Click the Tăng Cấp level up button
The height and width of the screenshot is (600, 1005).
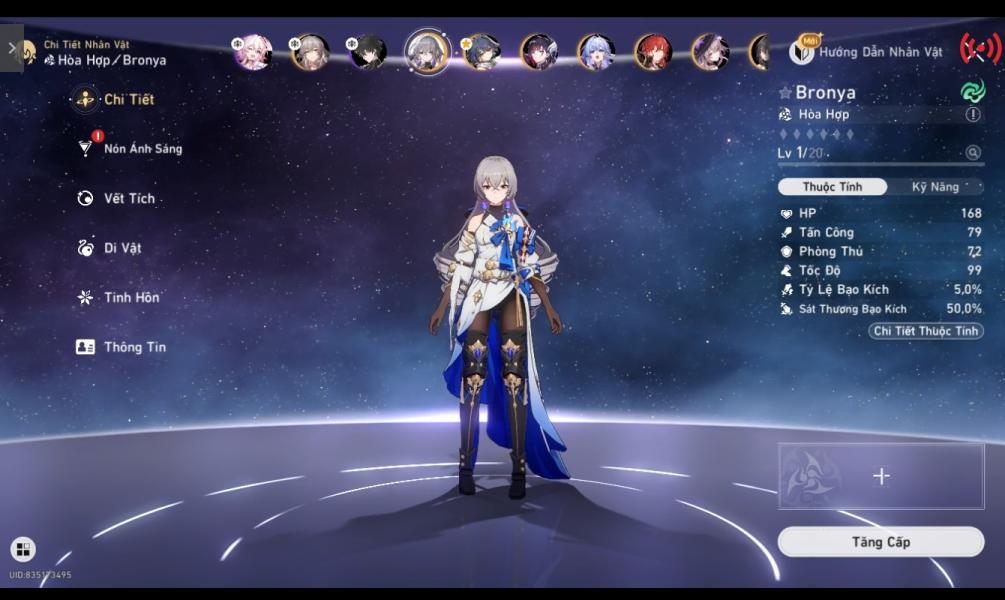click(881, 542)
